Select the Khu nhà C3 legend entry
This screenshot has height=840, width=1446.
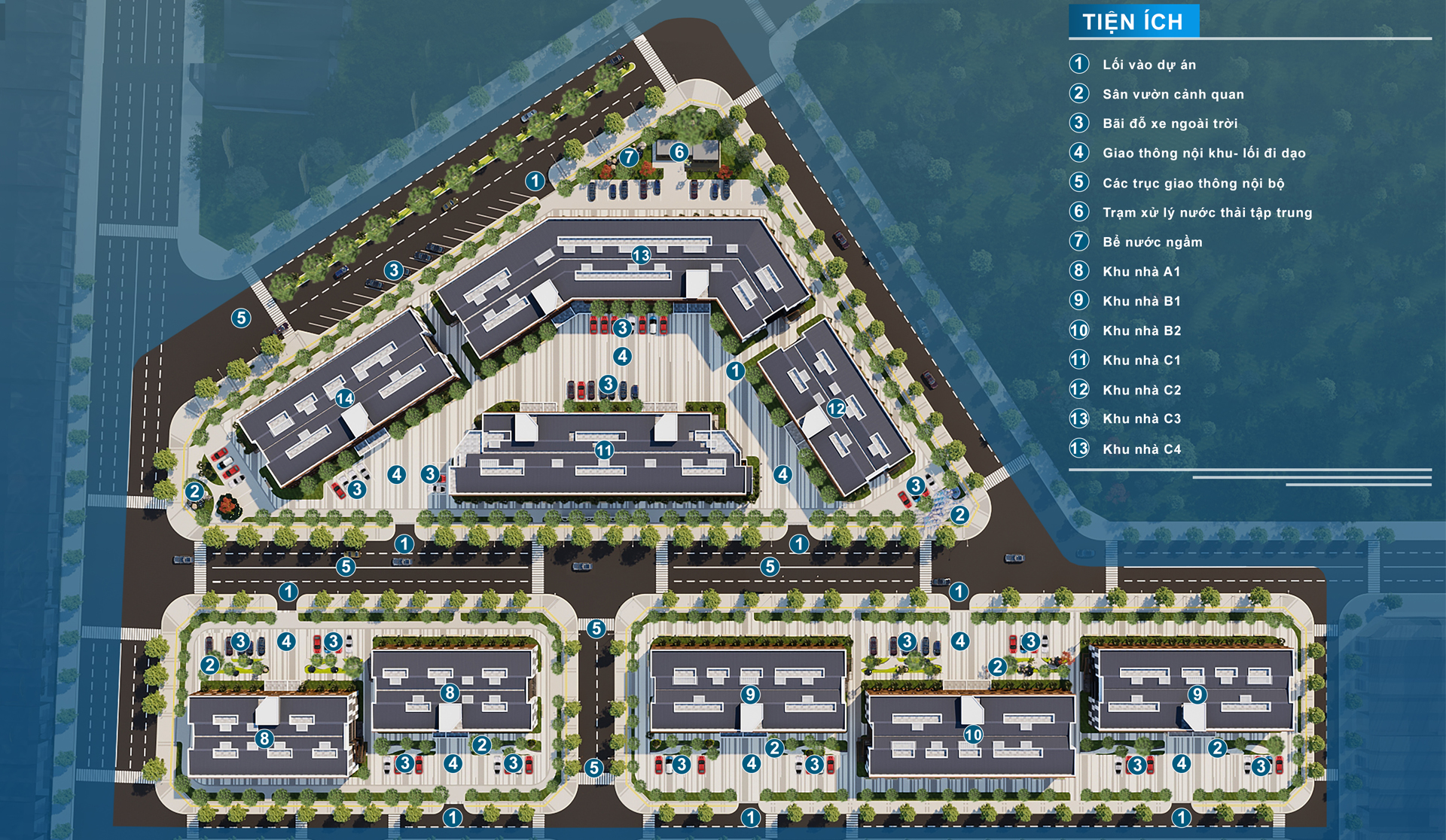[1141, 418]
